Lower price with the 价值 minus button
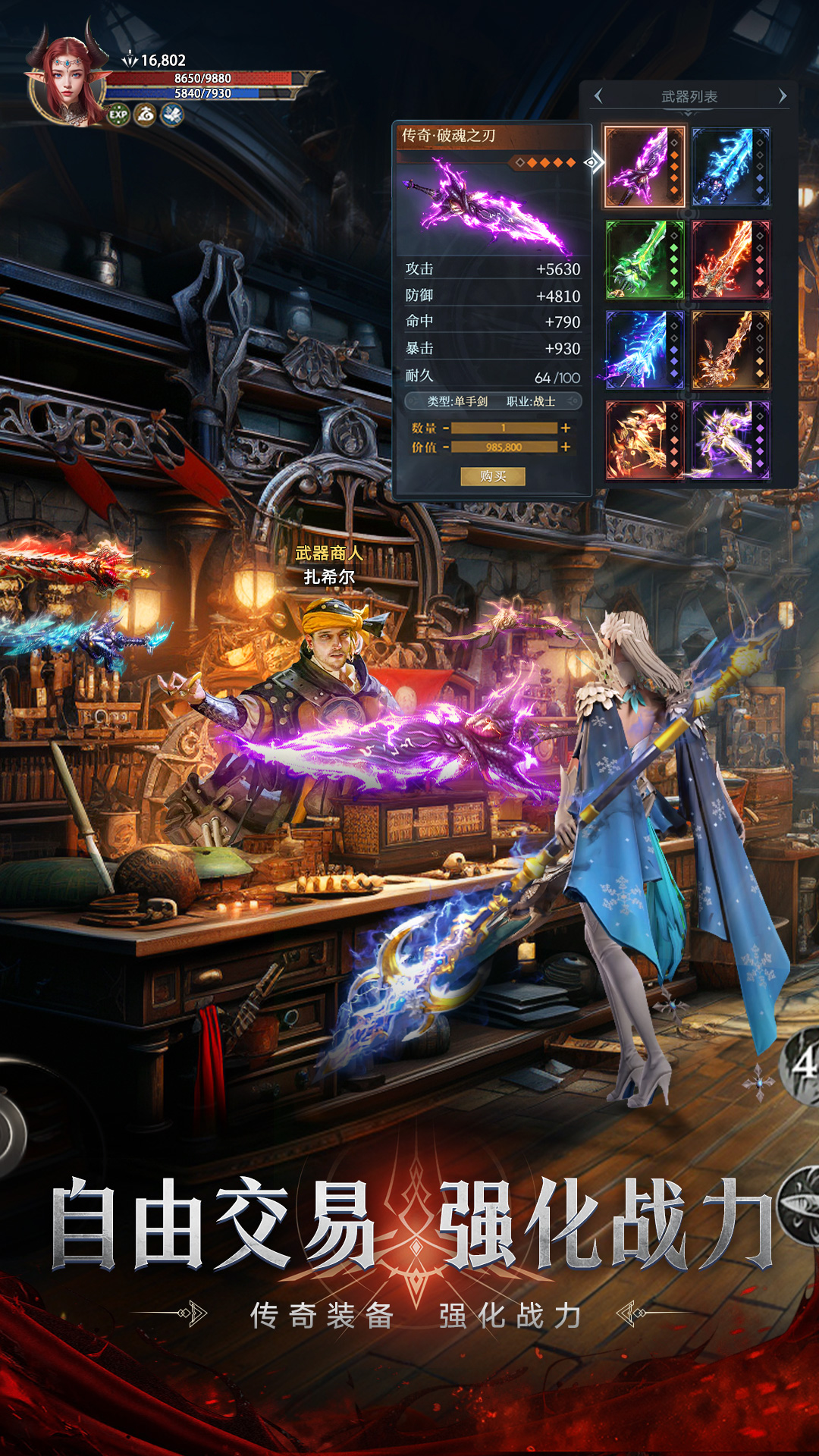819x1456 pixels. (x=446, y=447)
